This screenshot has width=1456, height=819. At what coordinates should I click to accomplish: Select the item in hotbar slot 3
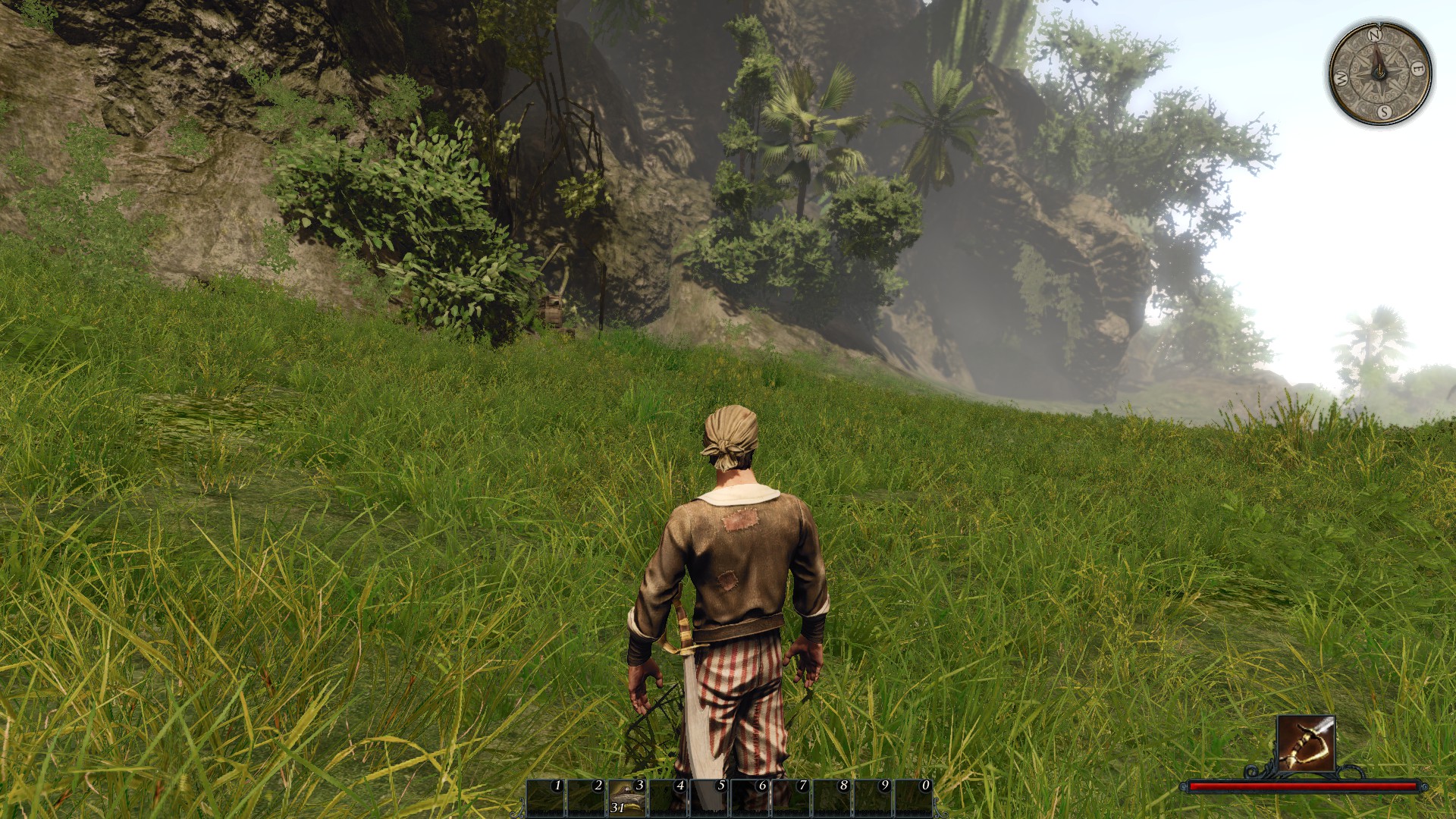[627, 798]
